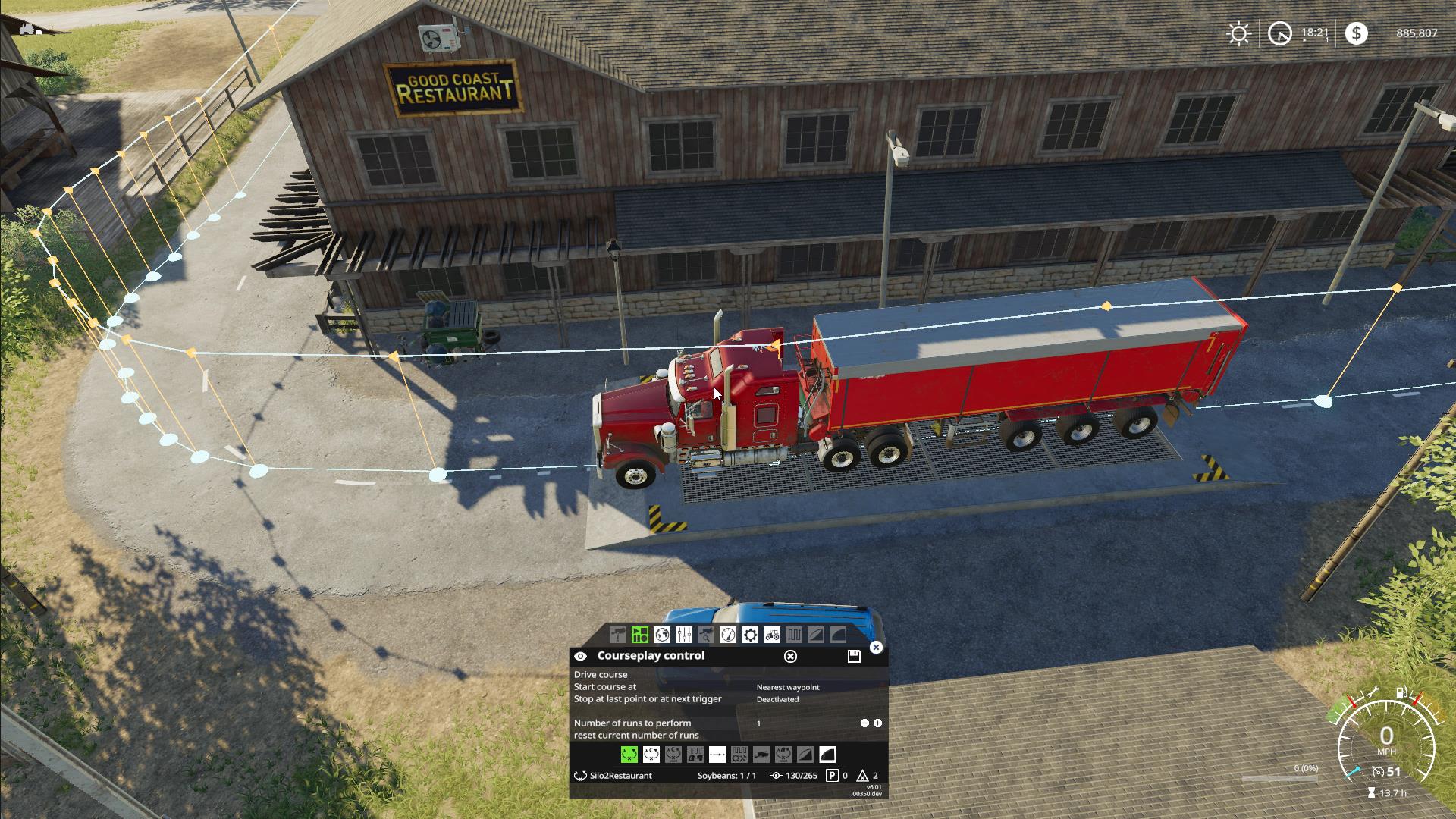Image resolution: width=1456 pixels, height=819 pixels.
Task: Clear course with the circled X button
Action: 790,656
